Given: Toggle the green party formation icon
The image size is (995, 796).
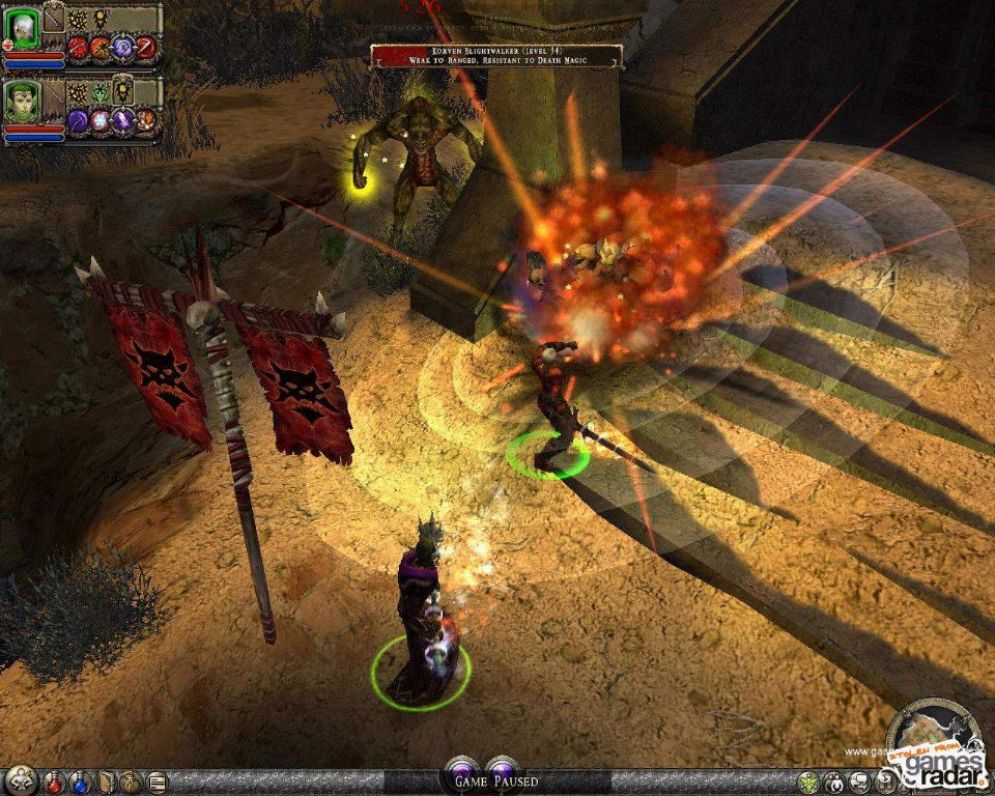Looking at the screenshot, I should 808,782.
